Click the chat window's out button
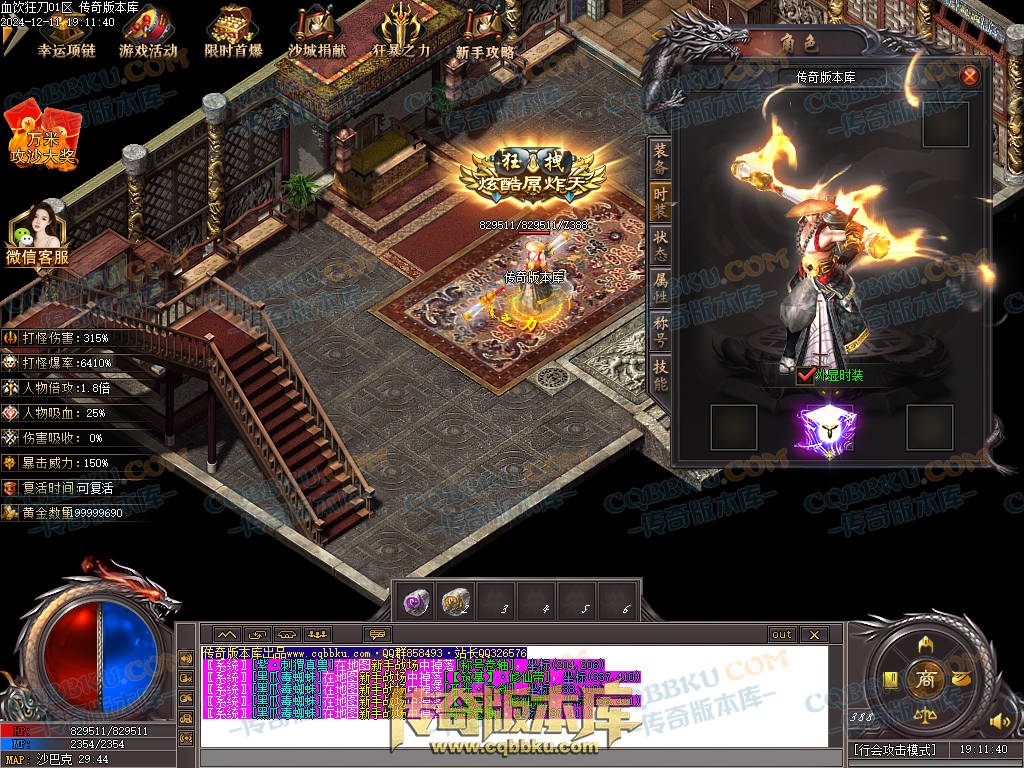The image size is (1024, 768). [781, 634]
